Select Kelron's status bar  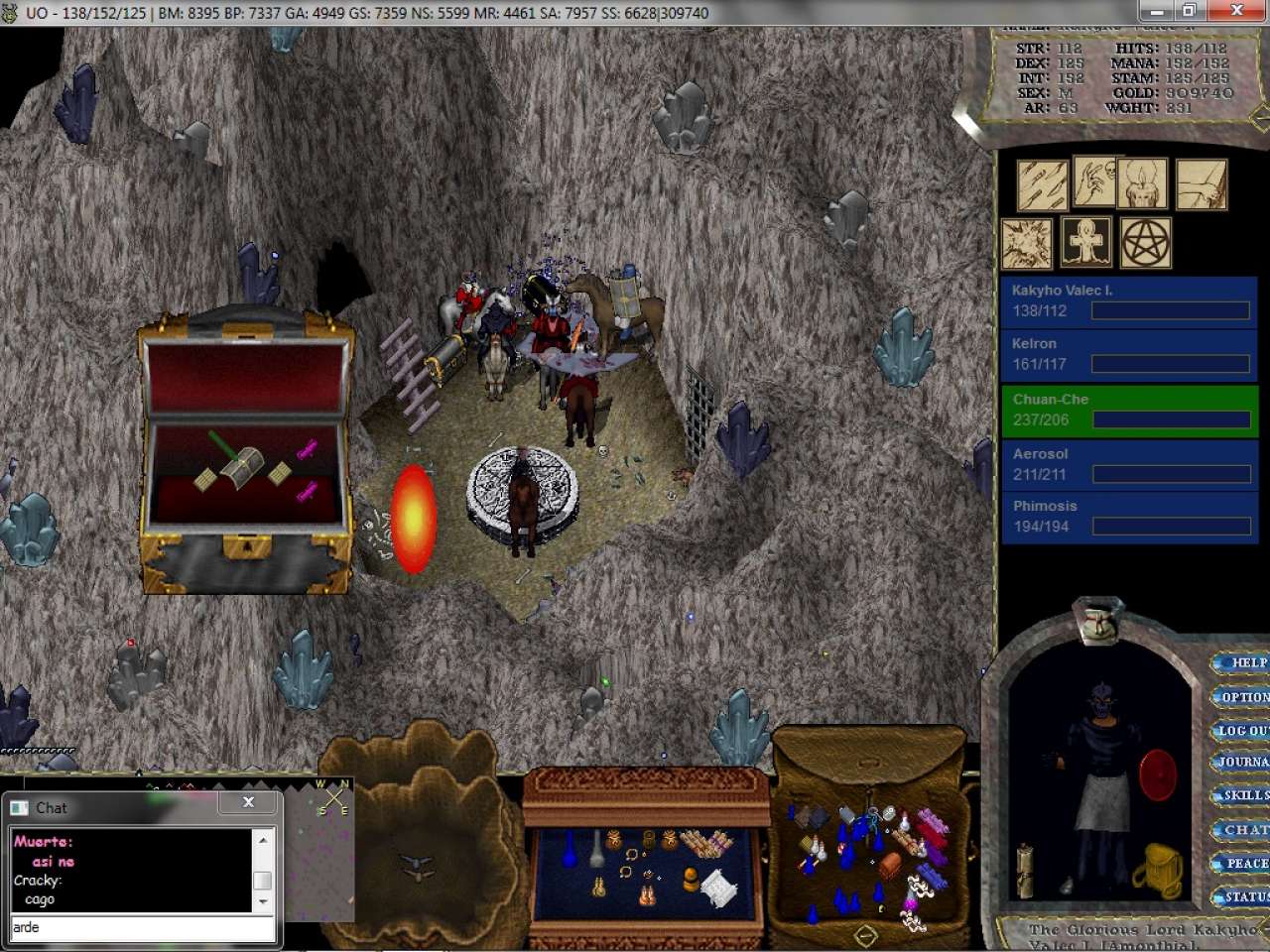(1129, 354)
